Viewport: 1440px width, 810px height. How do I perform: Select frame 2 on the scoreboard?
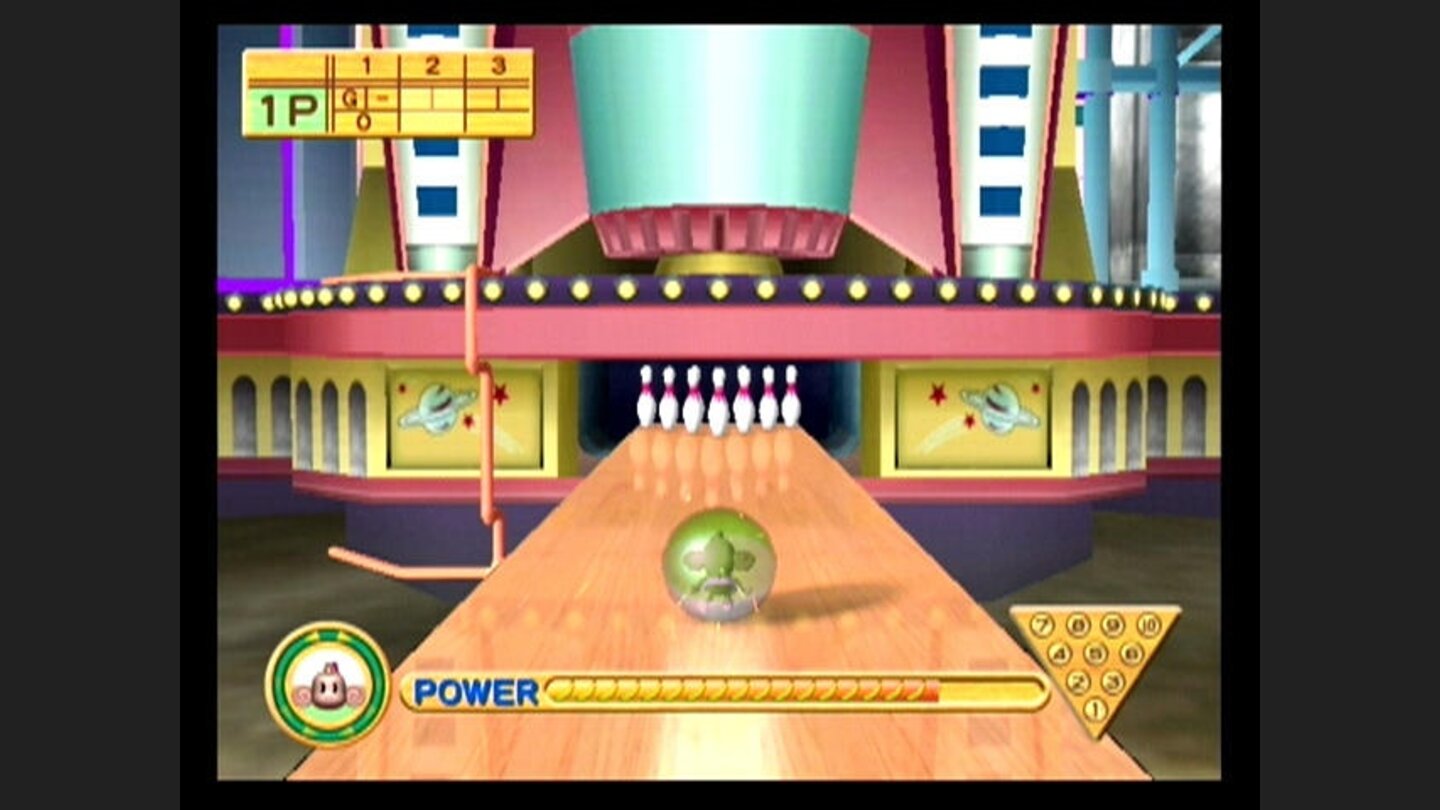point(432,65)
